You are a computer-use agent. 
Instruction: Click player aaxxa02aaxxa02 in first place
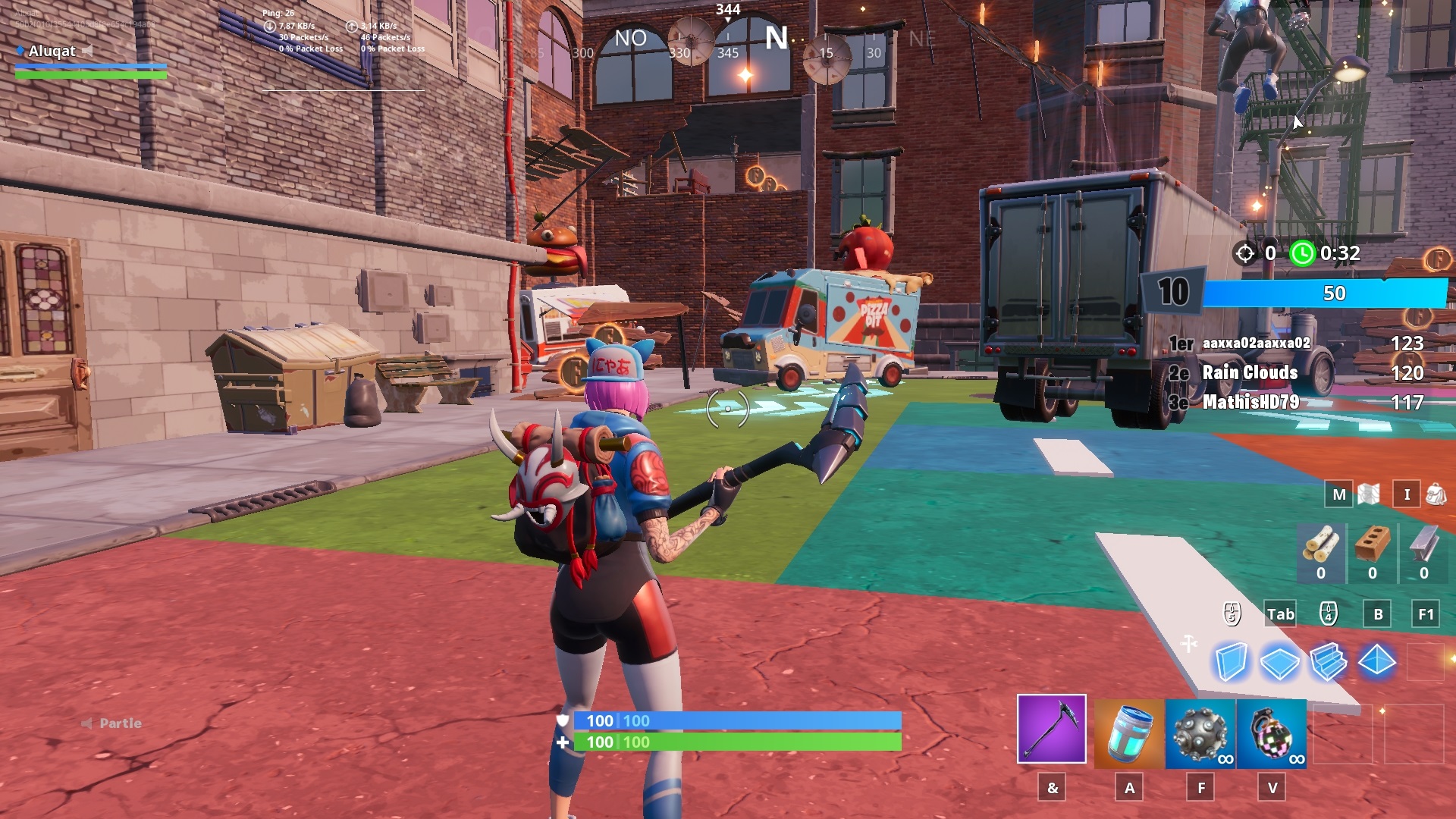point(1255,344)
